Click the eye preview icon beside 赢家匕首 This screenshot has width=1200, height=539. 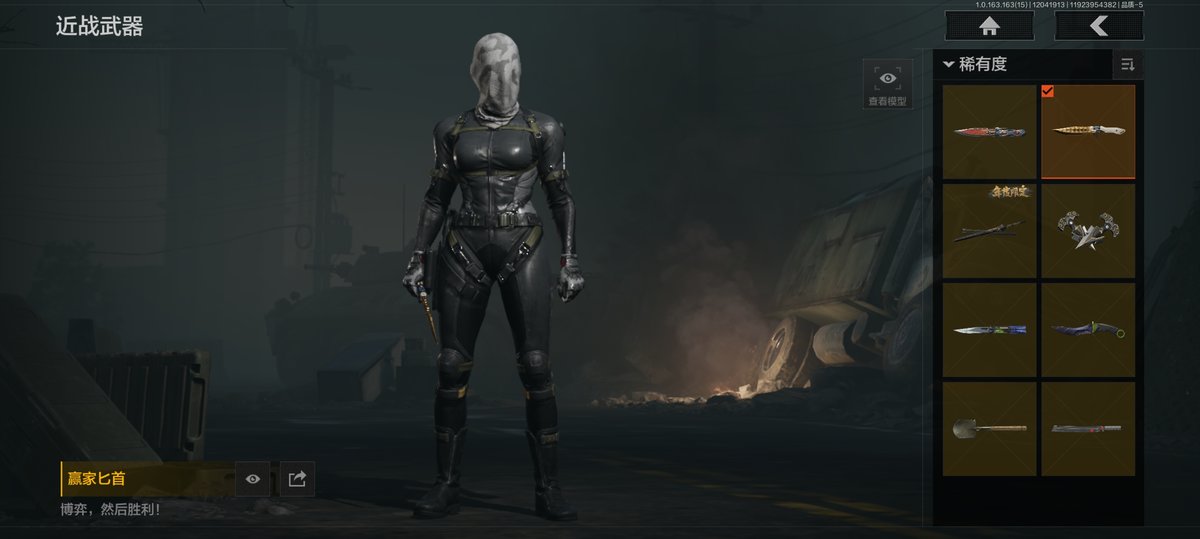[x=253, y=479]
